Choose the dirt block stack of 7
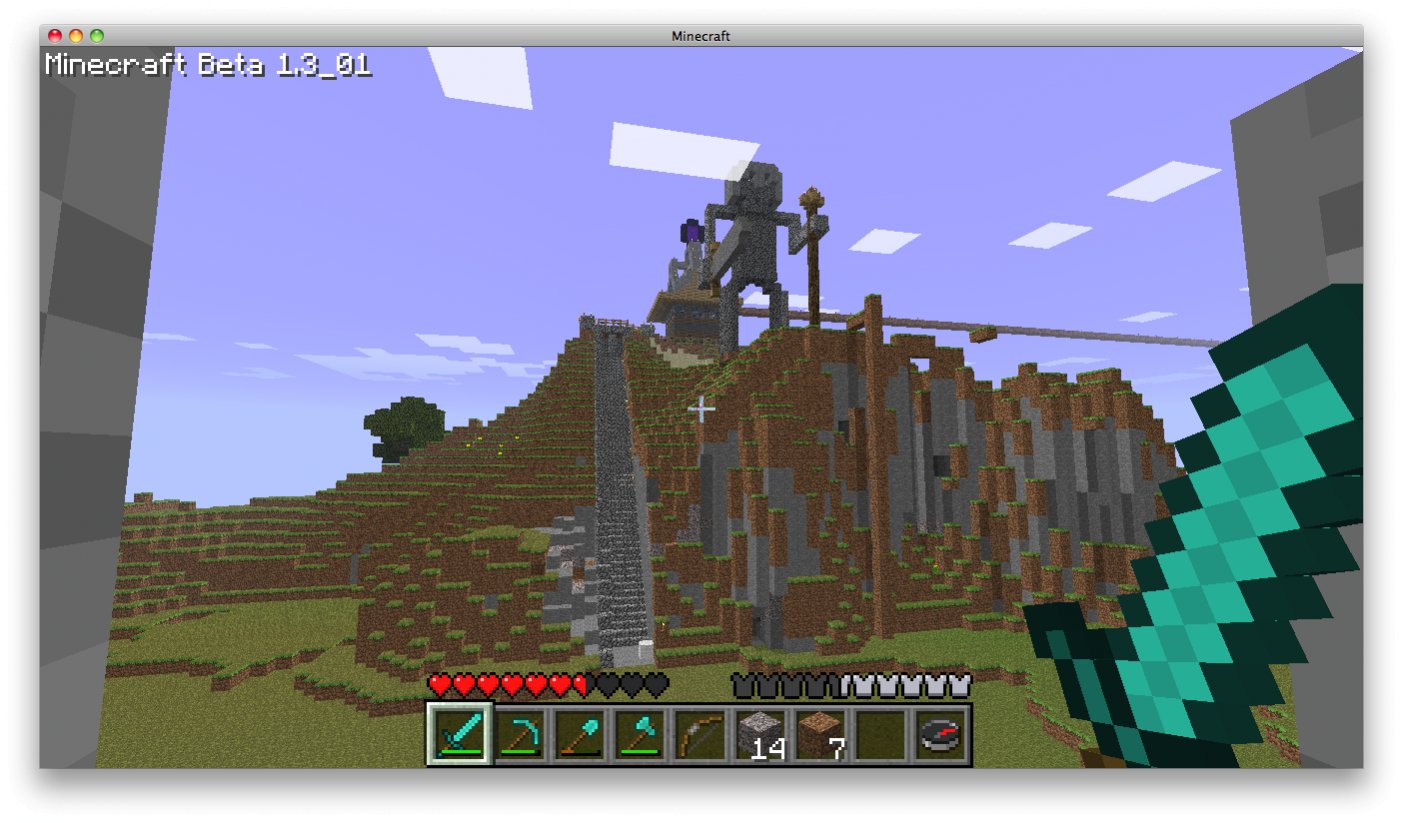The width and height of the screenshot is (1403, 823). [x=820, y=734]
